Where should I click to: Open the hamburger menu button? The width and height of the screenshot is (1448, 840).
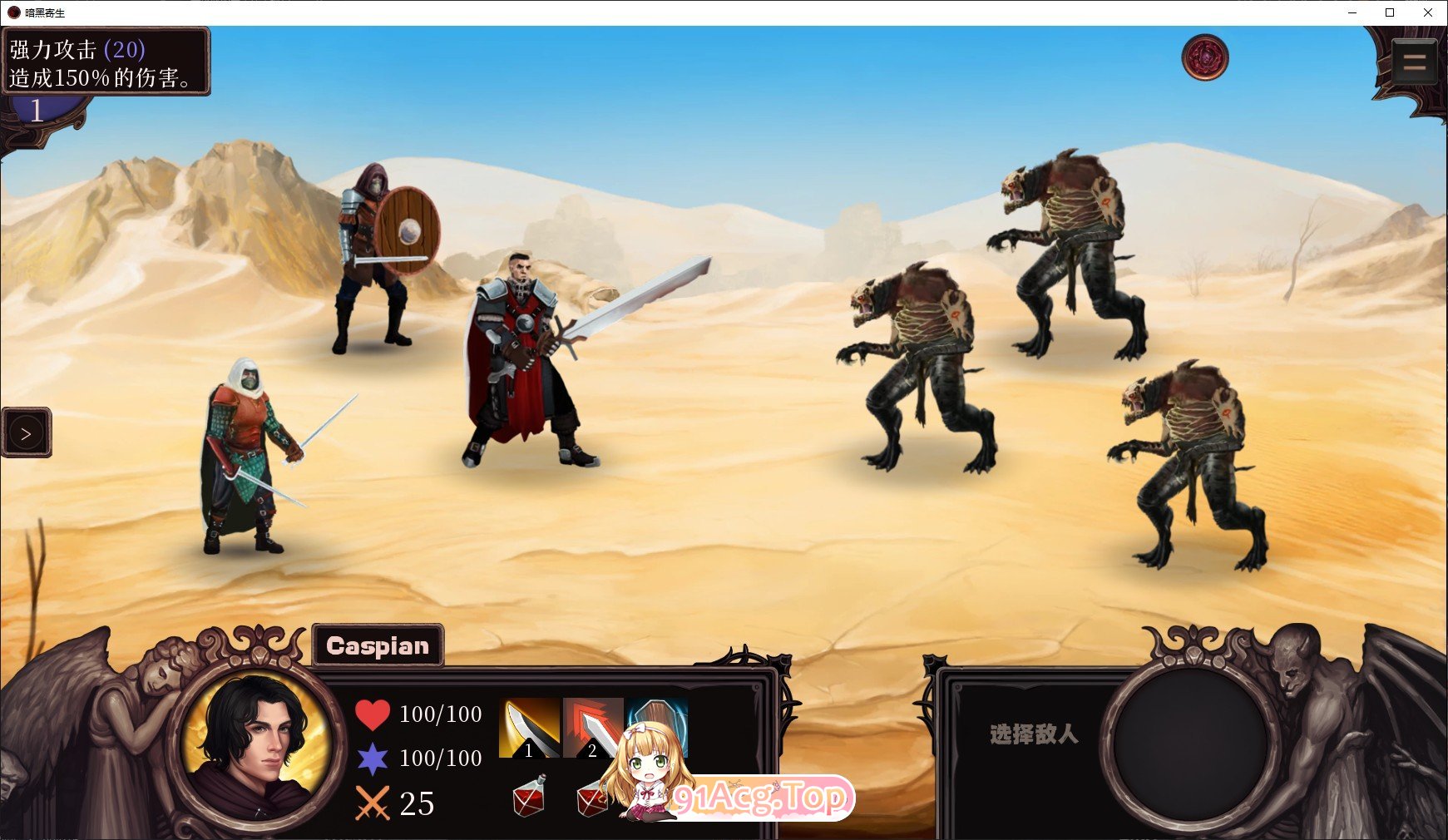(1414, 62)
